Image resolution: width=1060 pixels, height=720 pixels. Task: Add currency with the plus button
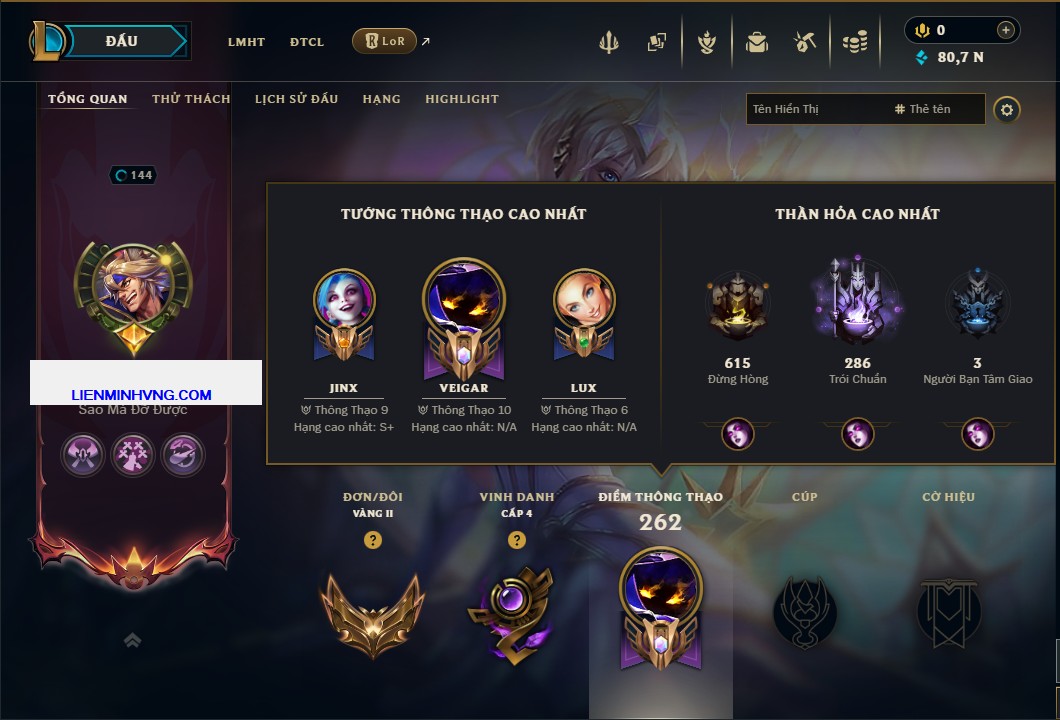click(x=1006, y=30)
